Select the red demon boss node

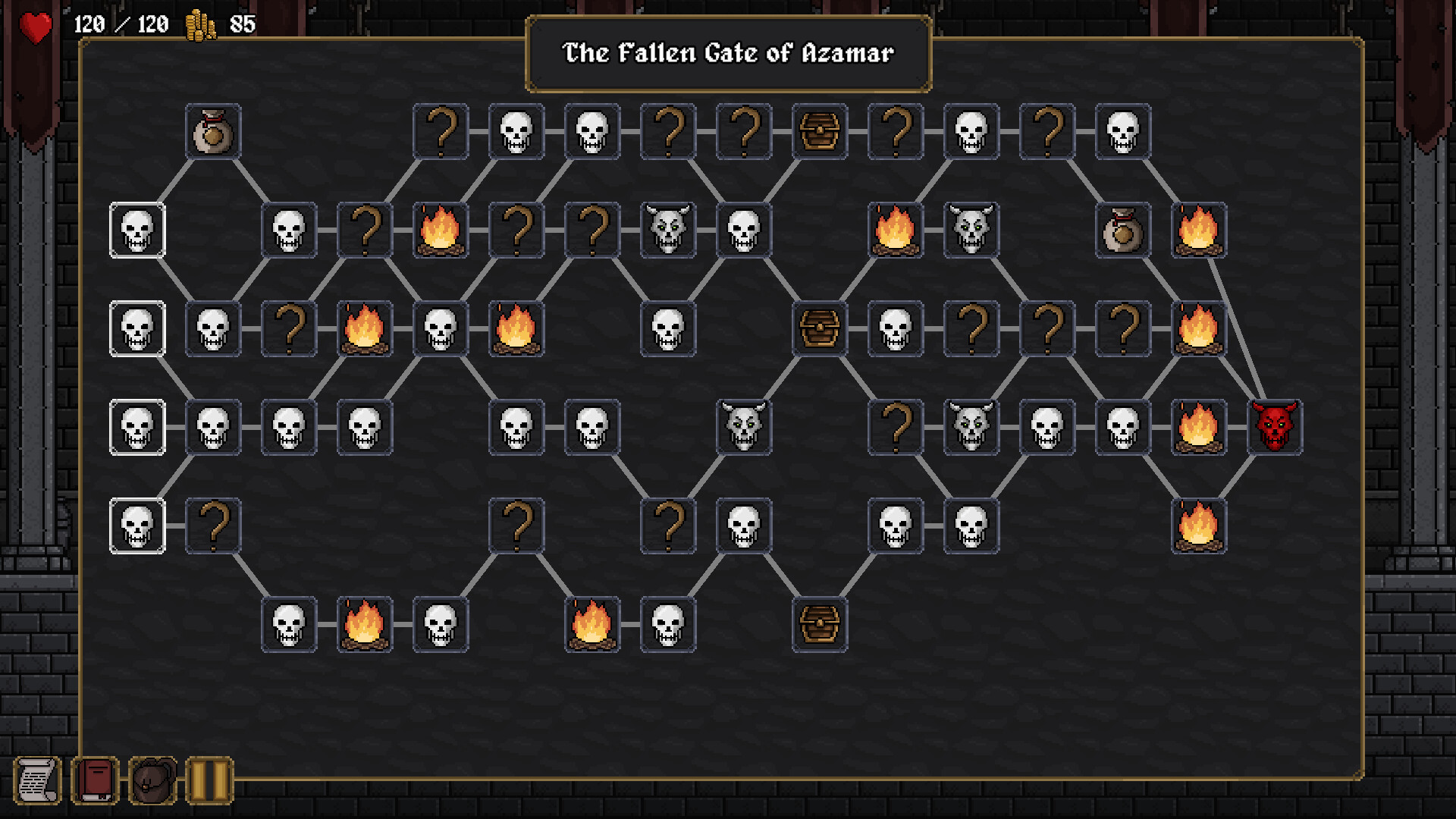(x=1276, y=427)
